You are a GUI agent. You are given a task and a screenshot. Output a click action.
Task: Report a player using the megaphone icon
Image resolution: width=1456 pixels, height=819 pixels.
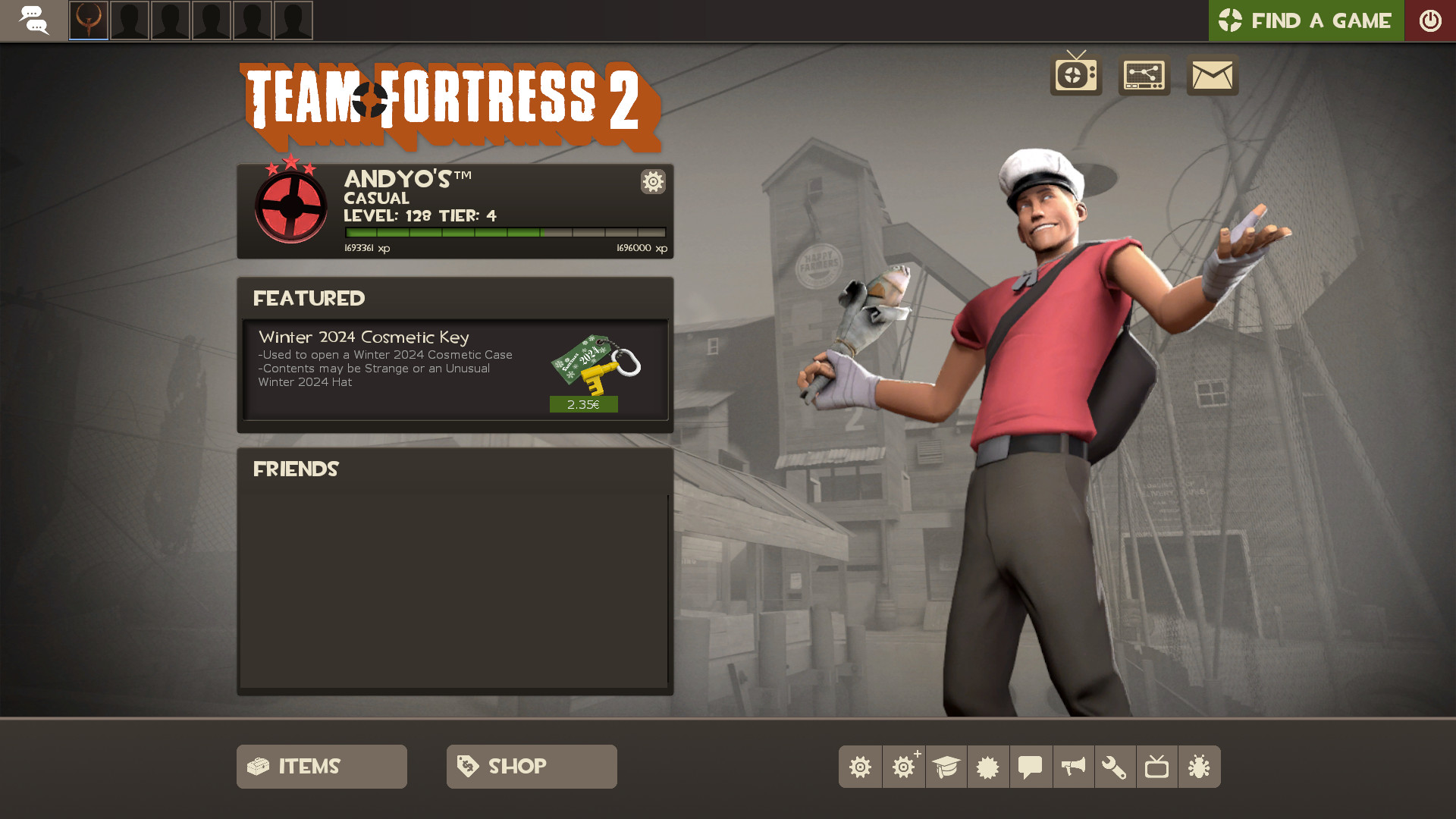(1073, 767)
